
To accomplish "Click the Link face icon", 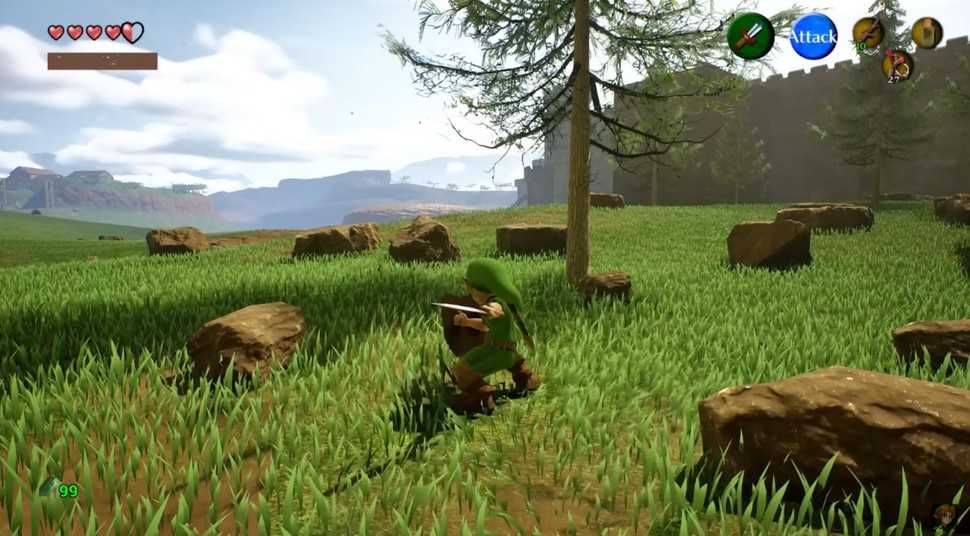I will click(x=943, y=517).
